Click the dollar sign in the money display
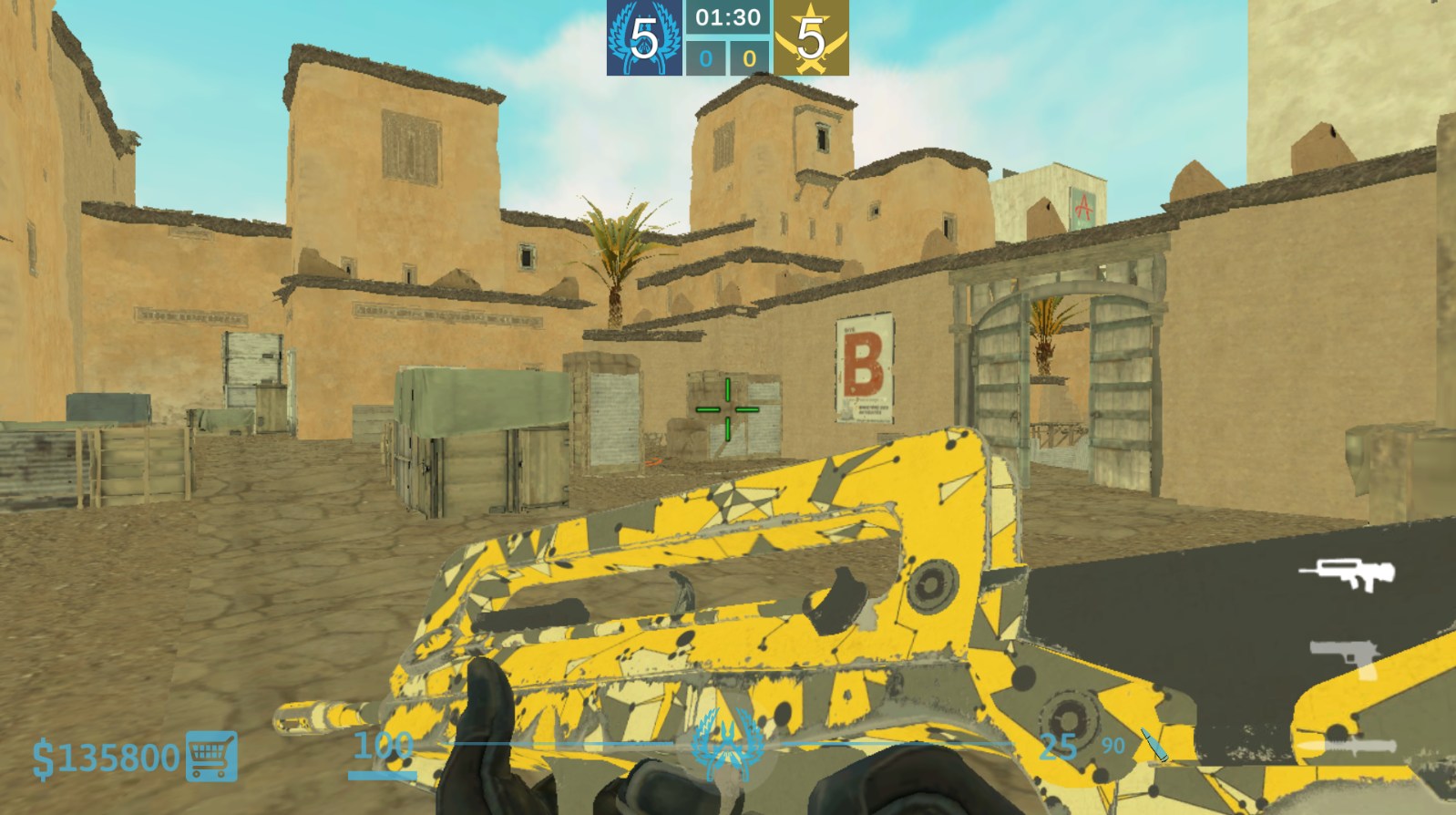The image size is (1456, 815). [44, 755]
